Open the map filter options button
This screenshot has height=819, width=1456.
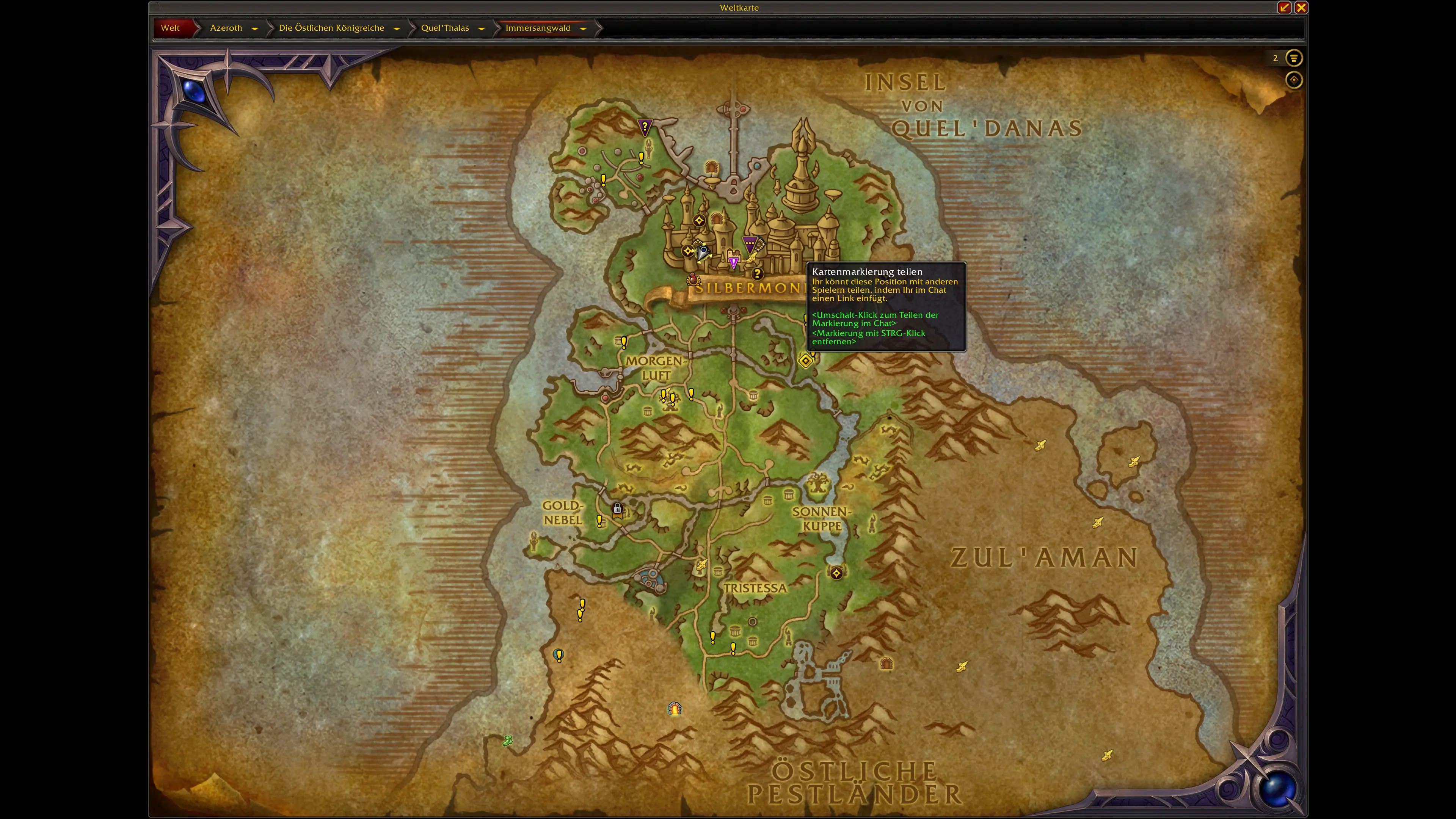(x=1294, y=58)
